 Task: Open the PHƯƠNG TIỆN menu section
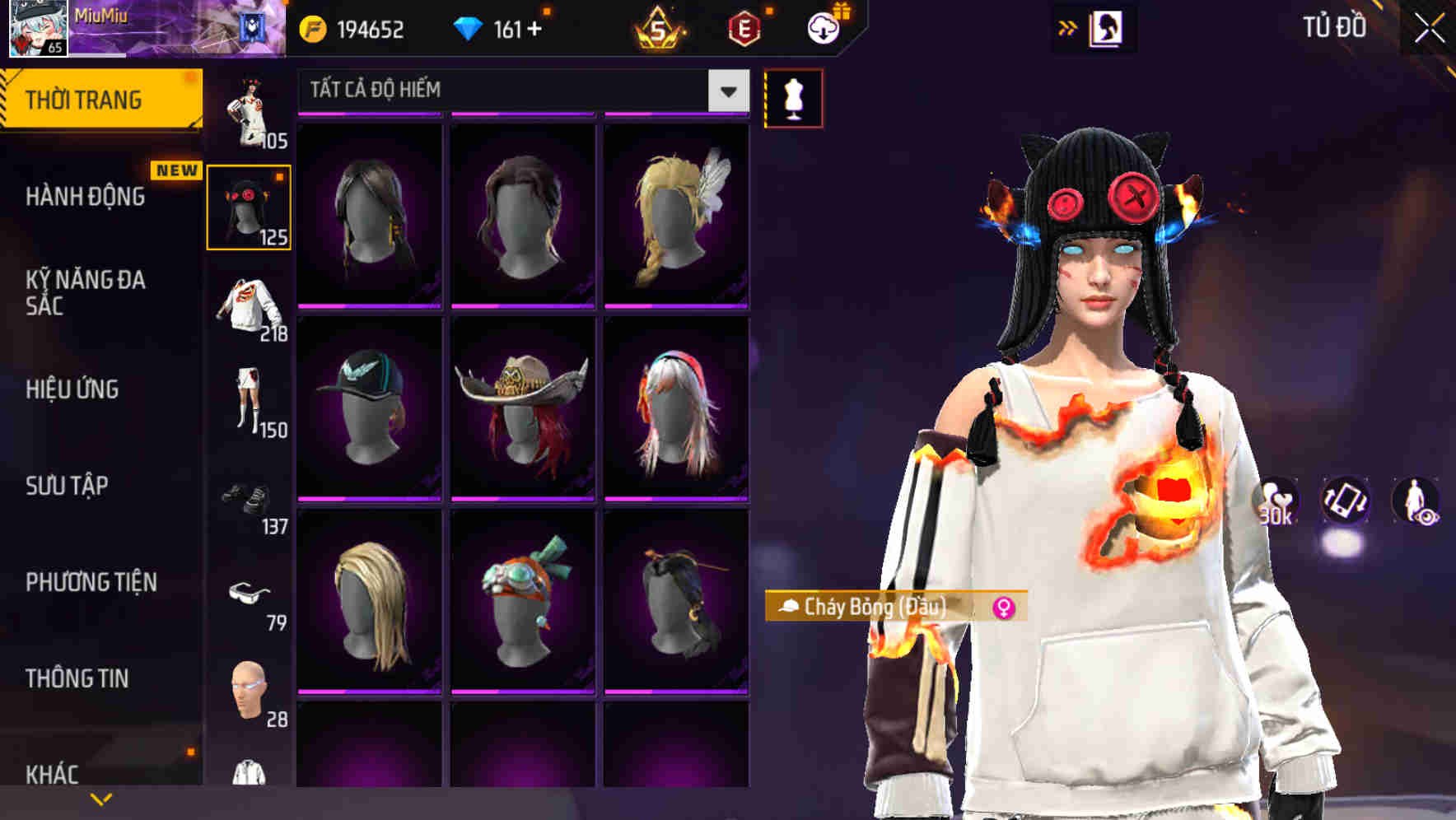click(91, 581)
